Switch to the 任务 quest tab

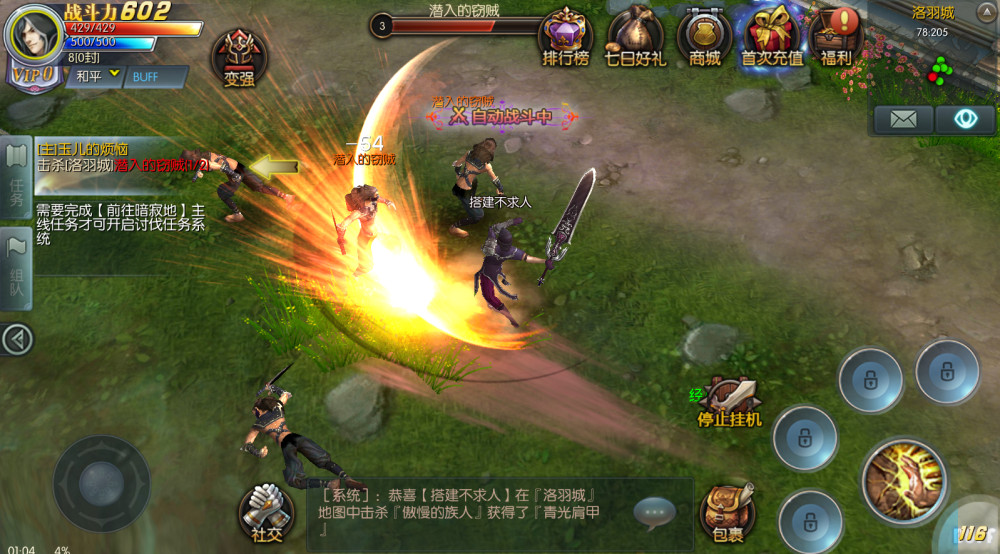tap(16, 174)
